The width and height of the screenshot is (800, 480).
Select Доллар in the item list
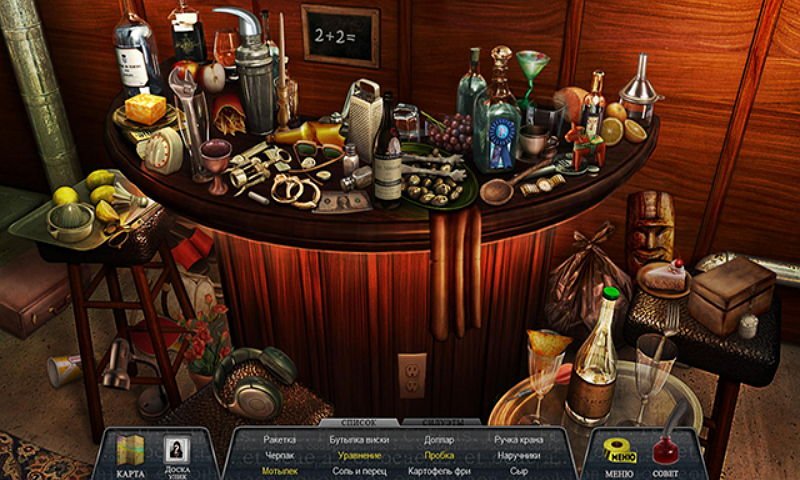(438, 439)
